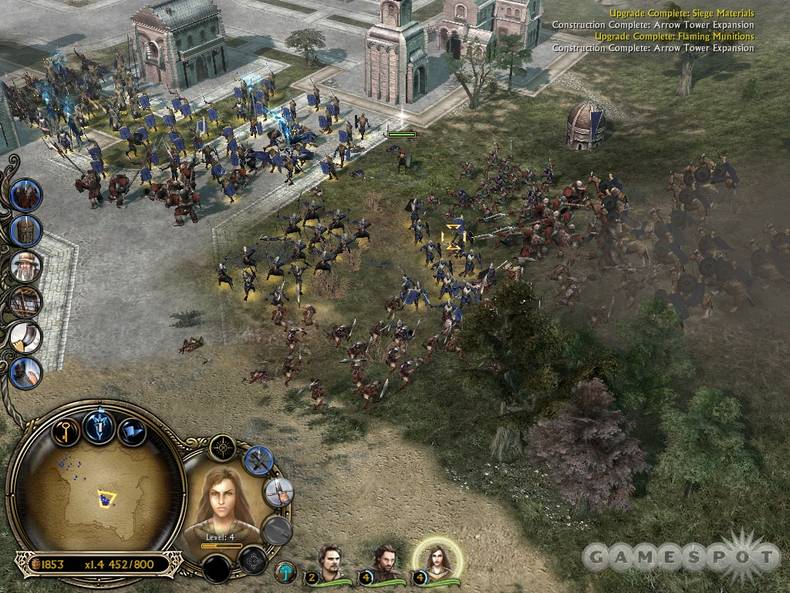Activate the white horn power icon

tap(26, 337)
